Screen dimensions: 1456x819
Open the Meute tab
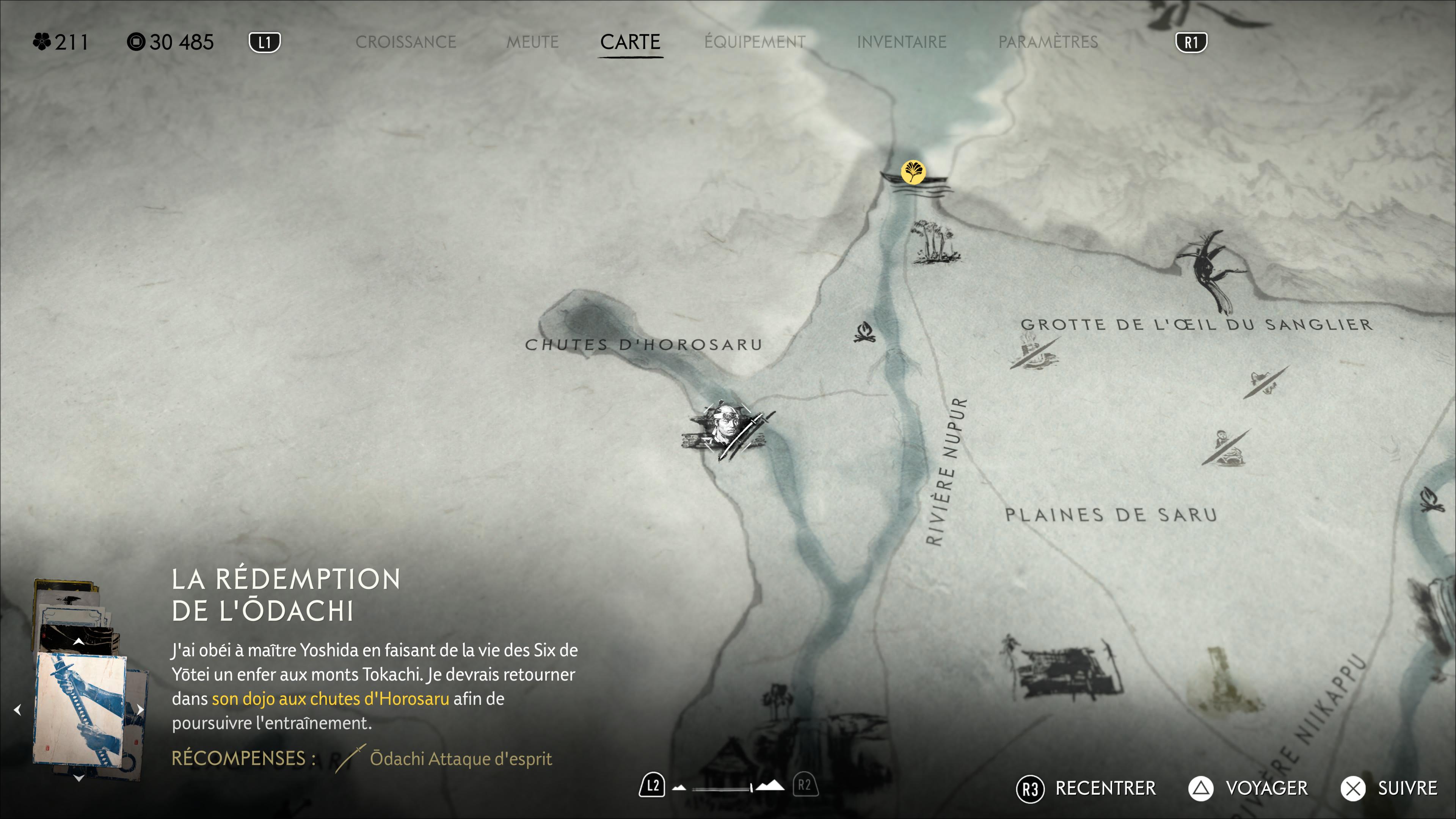pos(532,42)
